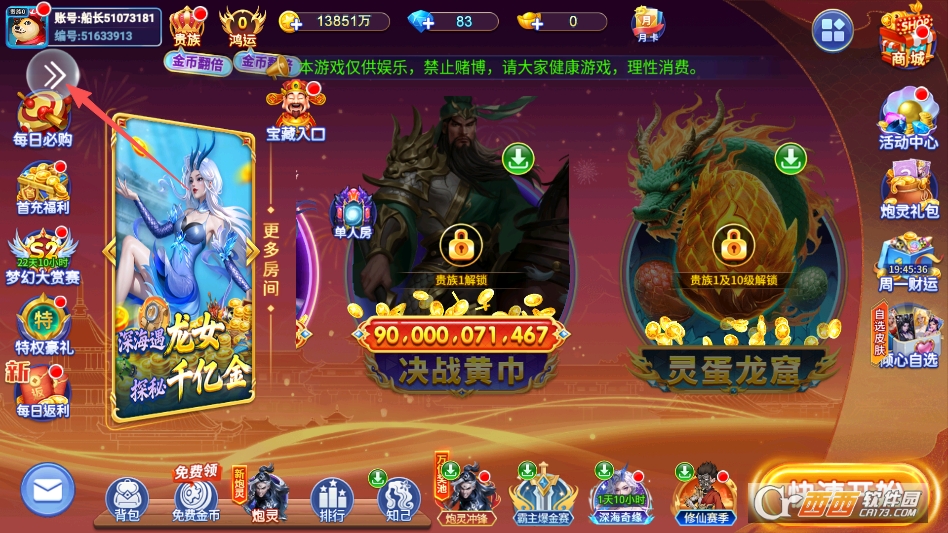Viewport: 948px width, 533px height.
Task: Open the mail envelope inbox
Action: (x=47, y=490)
